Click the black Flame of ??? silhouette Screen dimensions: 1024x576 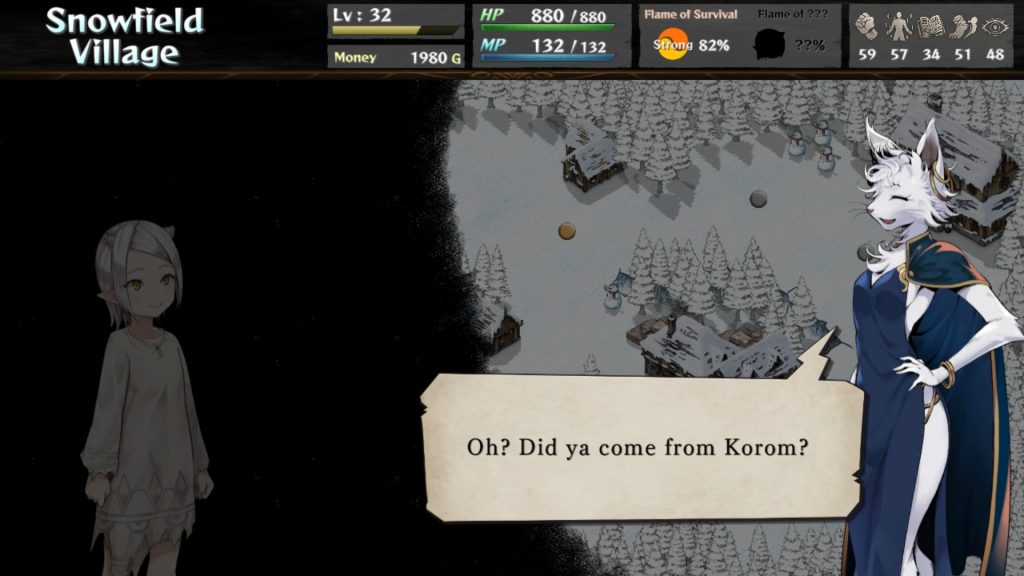click(770, 44)
